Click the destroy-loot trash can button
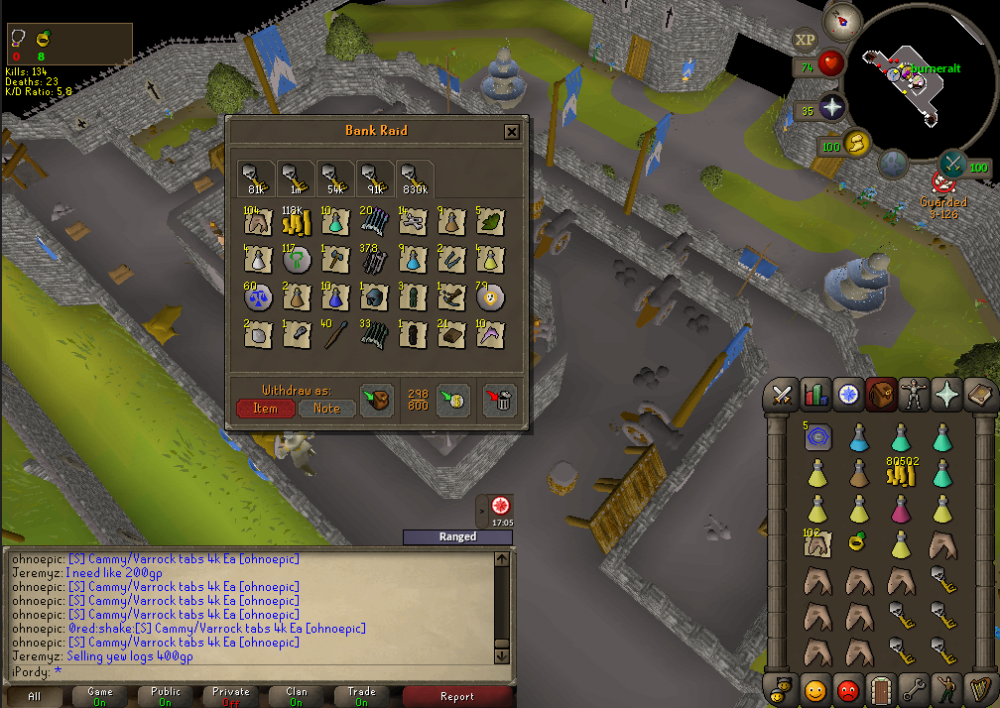This screenshot has height=708, width=1000. coord(500,399)
